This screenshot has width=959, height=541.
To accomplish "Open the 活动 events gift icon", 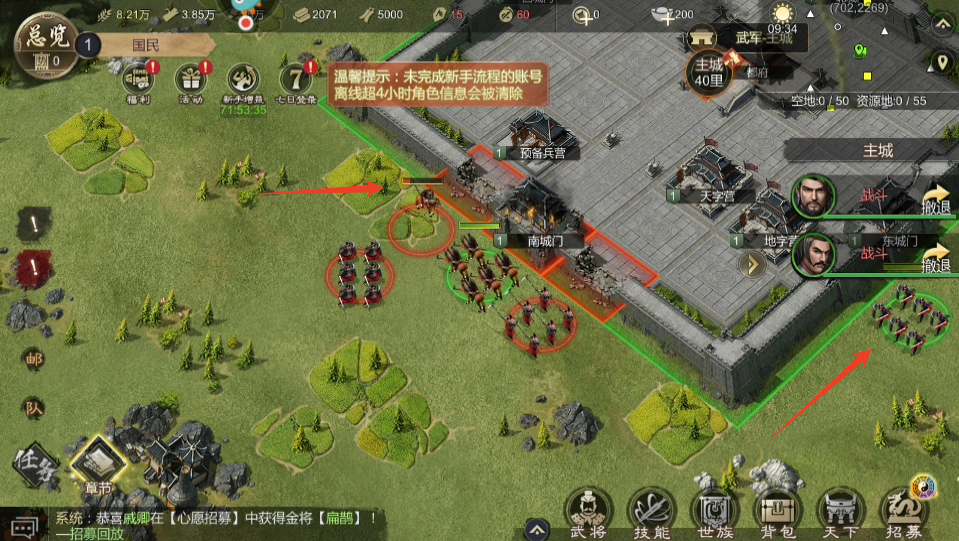I will point(190,80).
